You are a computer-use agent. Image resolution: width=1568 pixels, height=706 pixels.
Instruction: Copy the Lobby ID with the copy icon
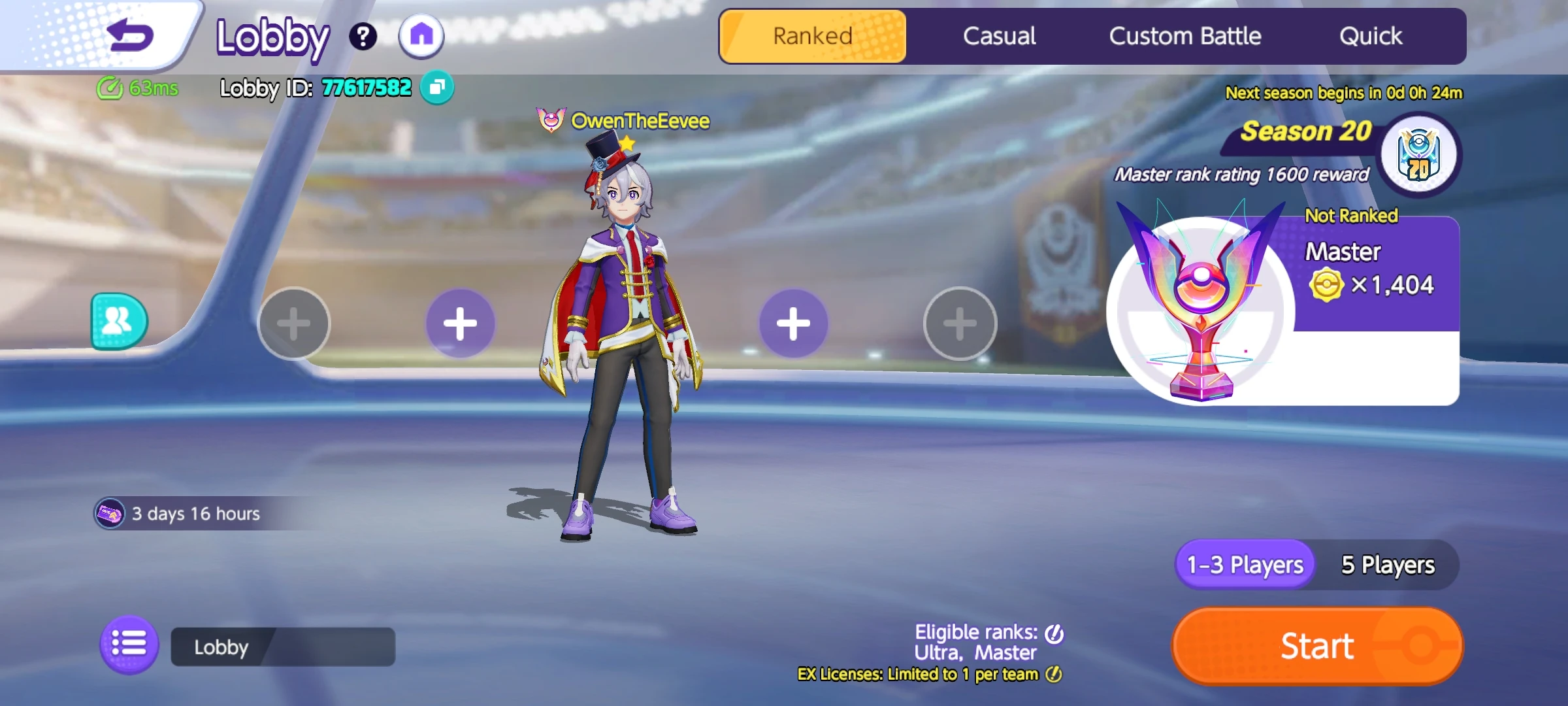click(438, 88)
